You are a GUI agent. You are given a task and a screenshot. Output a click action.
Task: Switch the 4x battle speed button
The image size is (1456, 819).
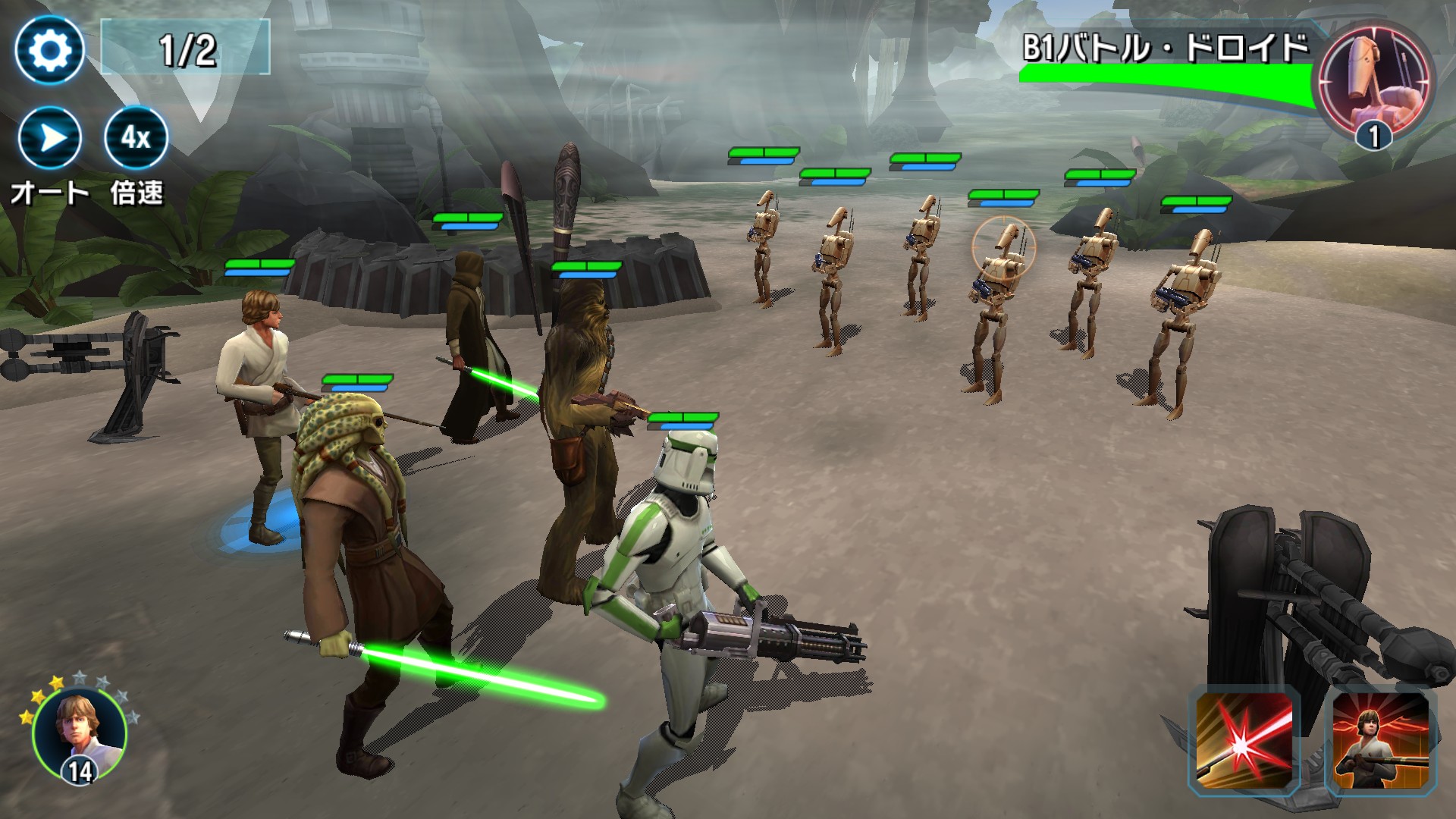(x=136, y=139)
